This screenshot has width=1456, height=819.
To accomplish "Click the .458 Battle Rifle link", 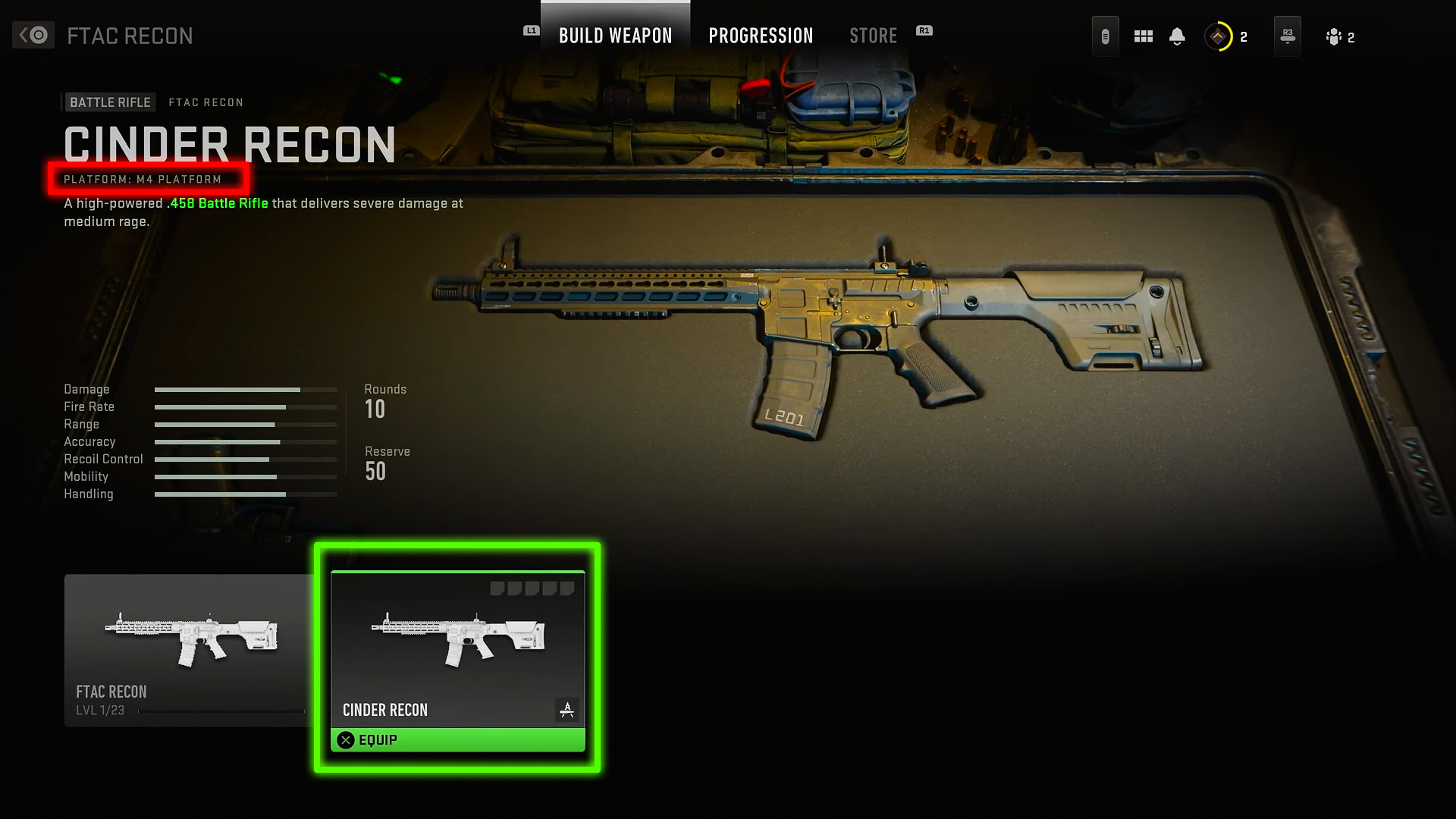I will pyautogui.click(x=217, y=203).
